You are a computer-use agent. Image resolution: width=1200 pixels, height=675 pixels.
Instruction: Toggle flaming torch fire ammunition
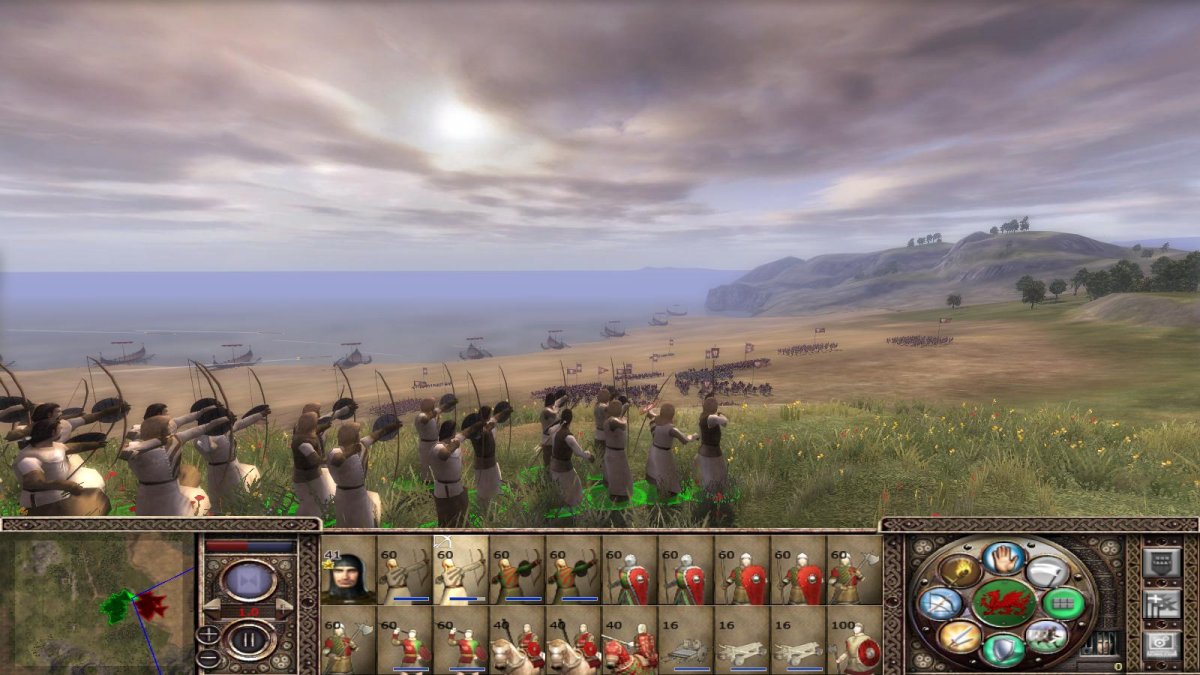click(958, 573)
